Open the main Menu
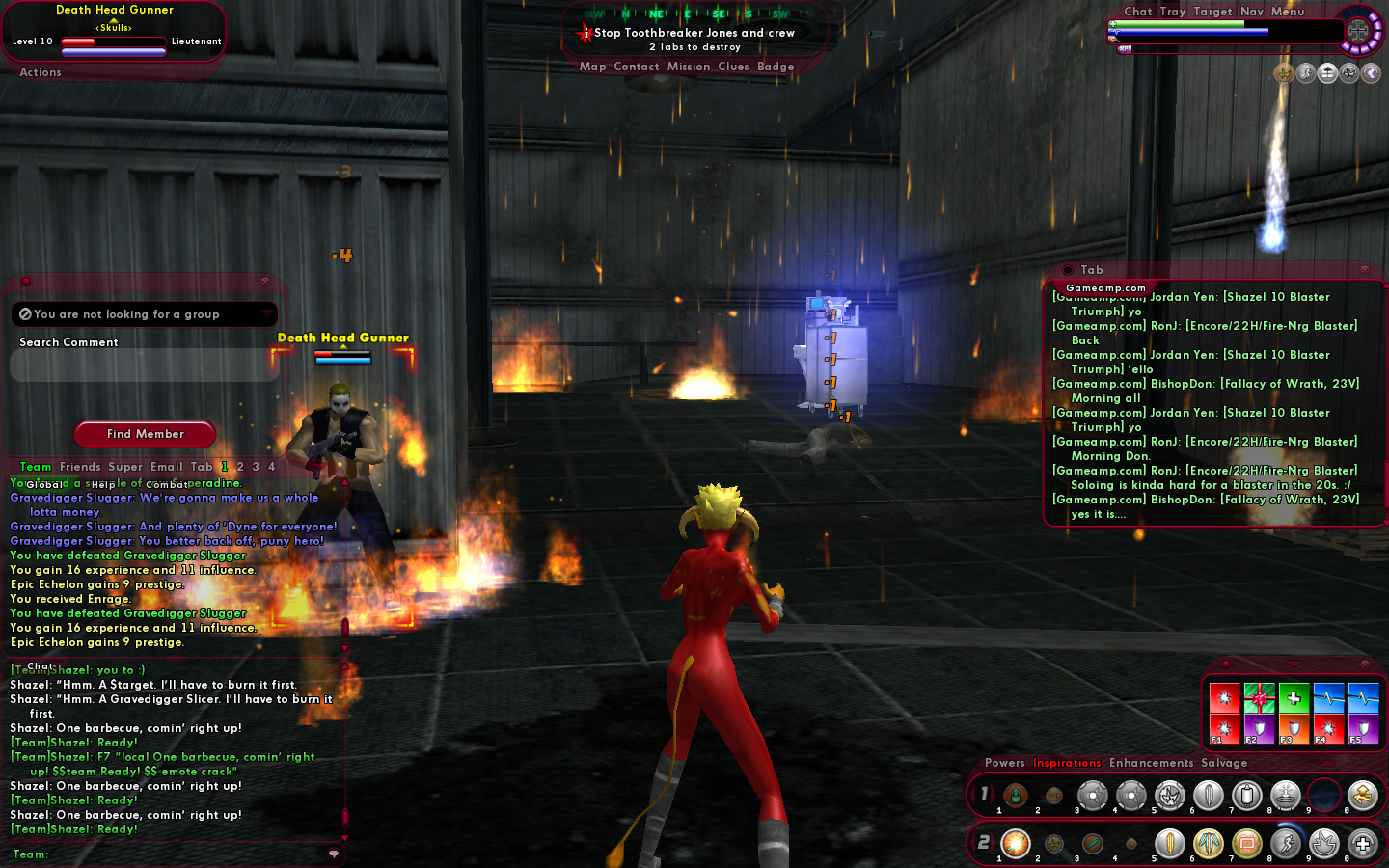Image resolution: width=1389 pixels, height=868 pixels. (x=1287, y=12)
